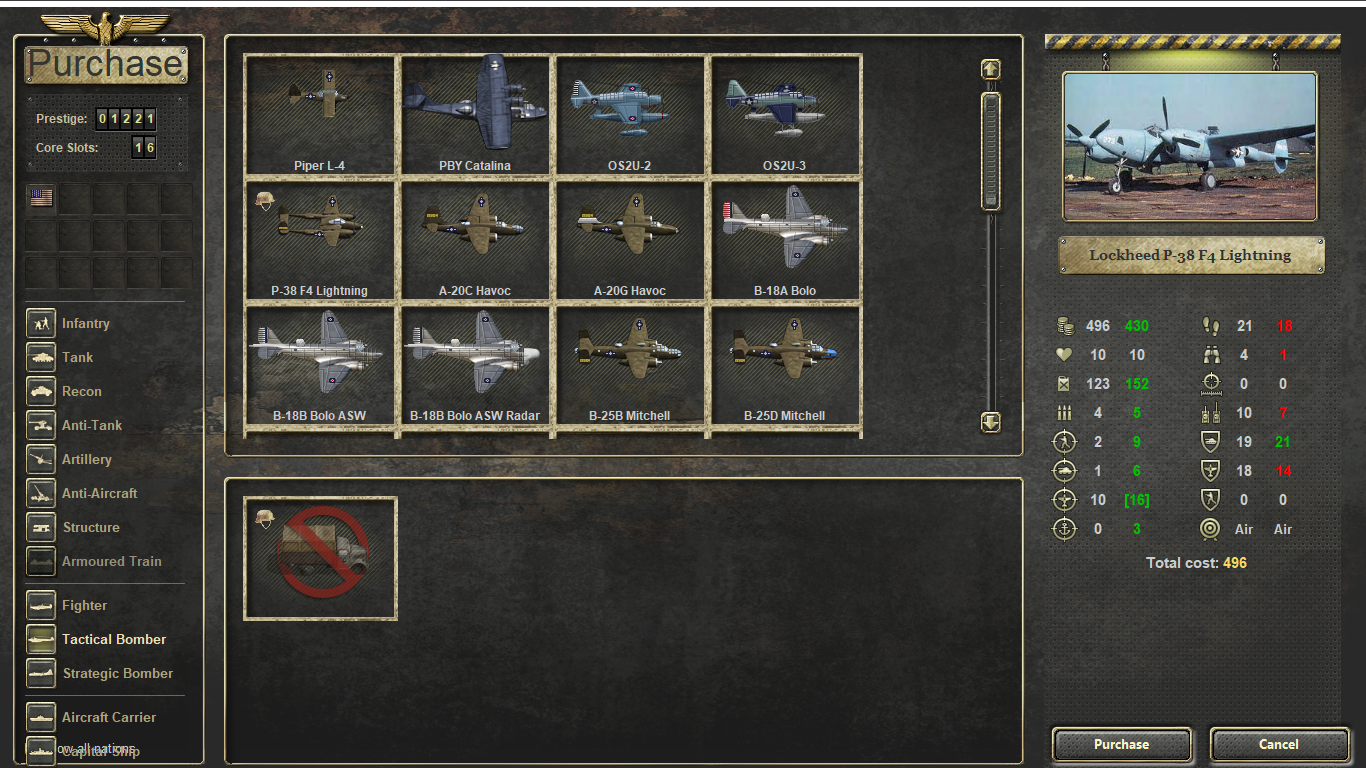
Task: Confirm with the Purchase button
Action: [x=1121, y=744]
